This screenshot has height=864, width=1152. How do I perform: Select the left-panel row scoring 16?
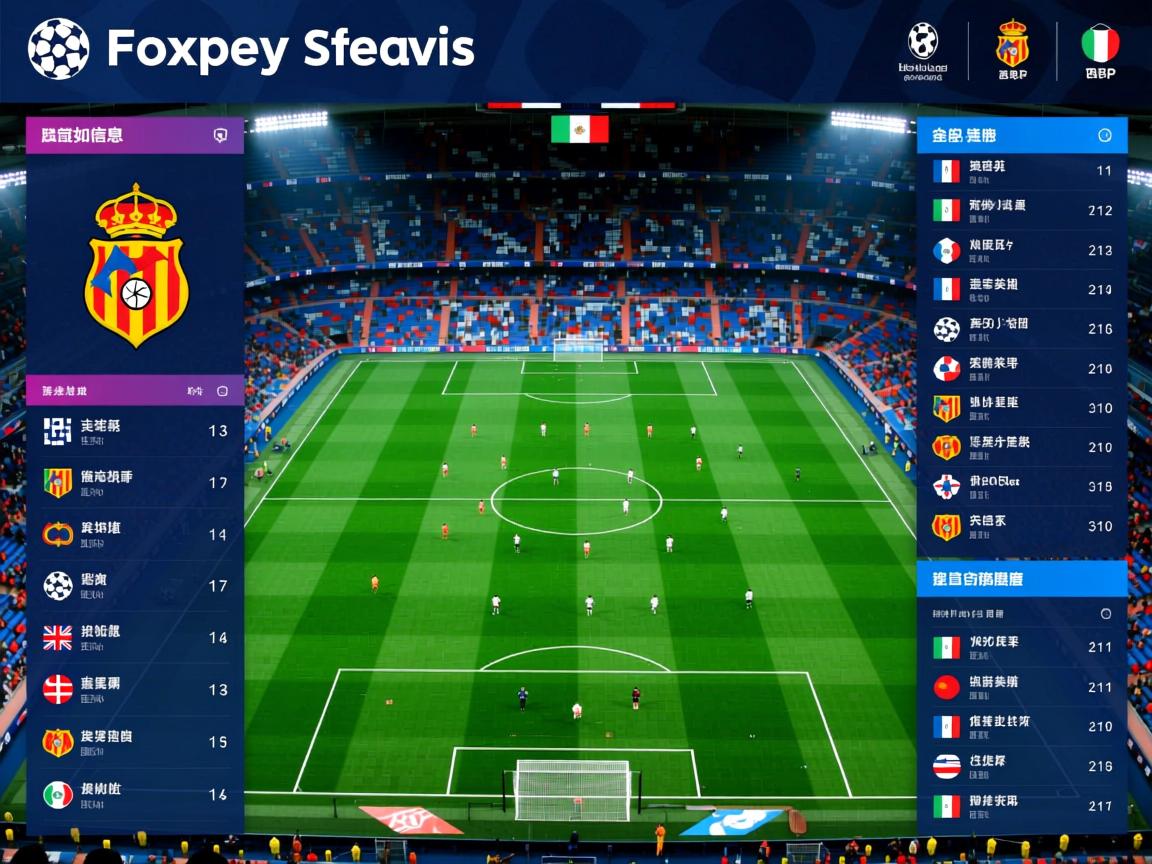135,794
